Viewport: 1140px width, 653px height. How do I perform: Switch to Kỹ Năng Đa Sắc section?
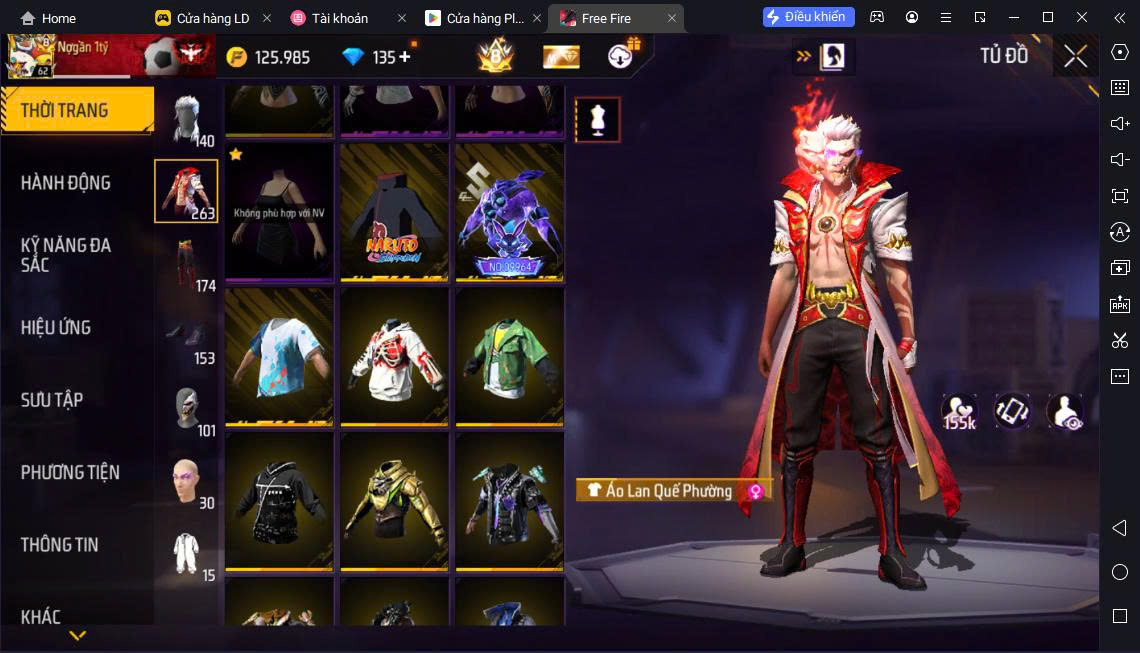pos(66,254)
